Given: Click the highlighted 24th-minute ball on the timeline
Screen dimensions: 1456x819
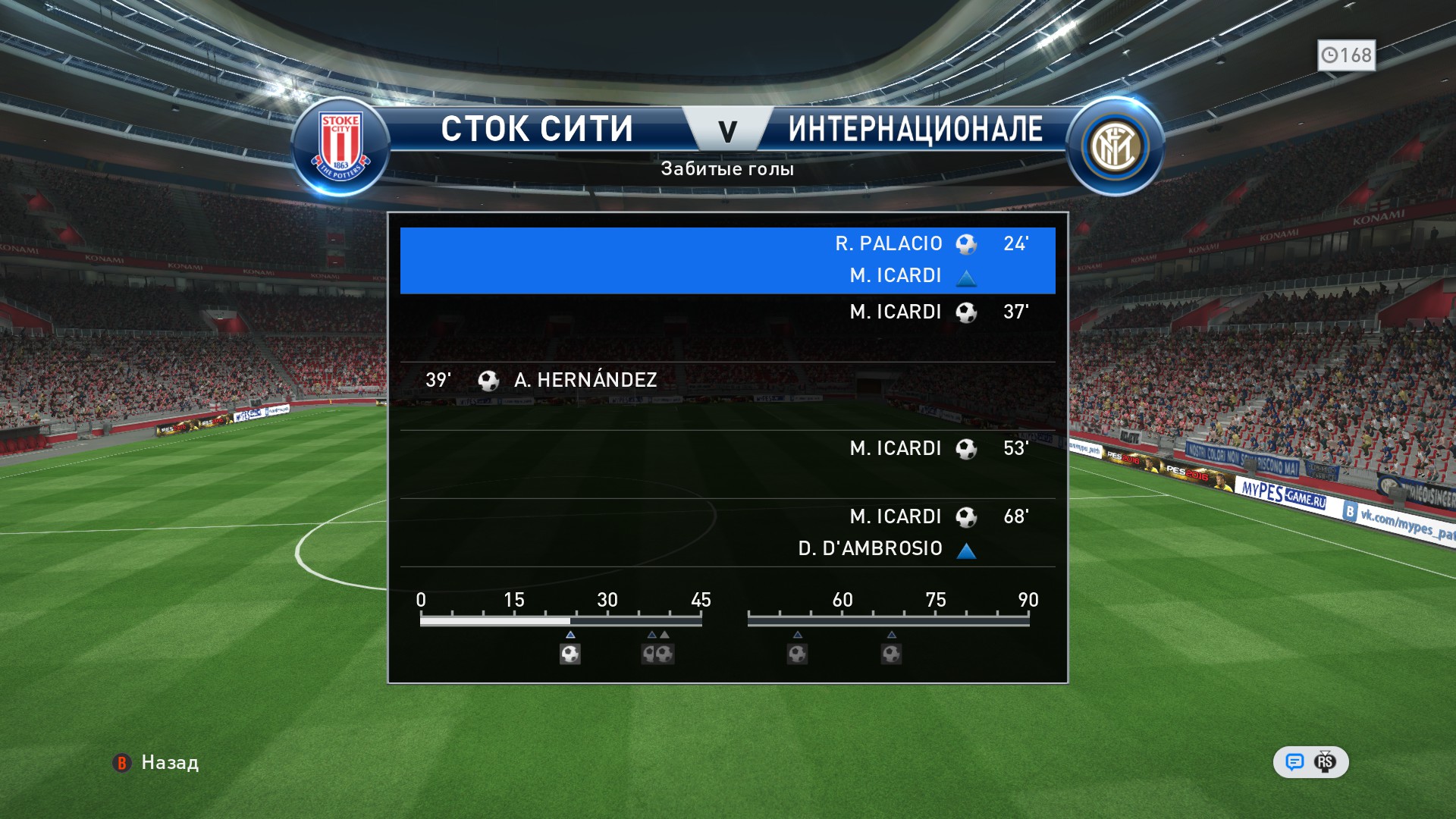Looking at the screenshot, I should [570, 654].
